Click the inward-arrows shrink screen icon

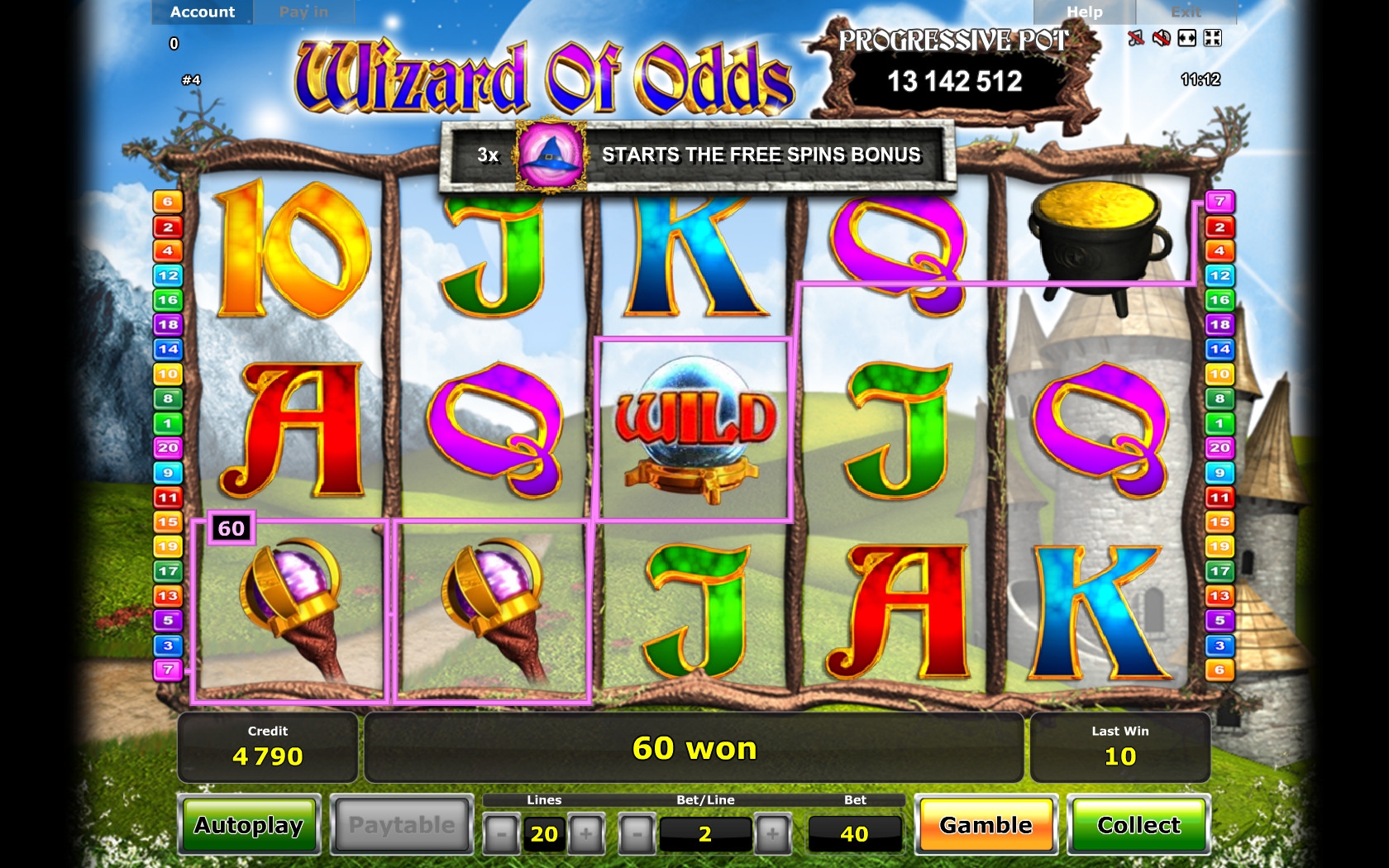(x=1213, y=38)
